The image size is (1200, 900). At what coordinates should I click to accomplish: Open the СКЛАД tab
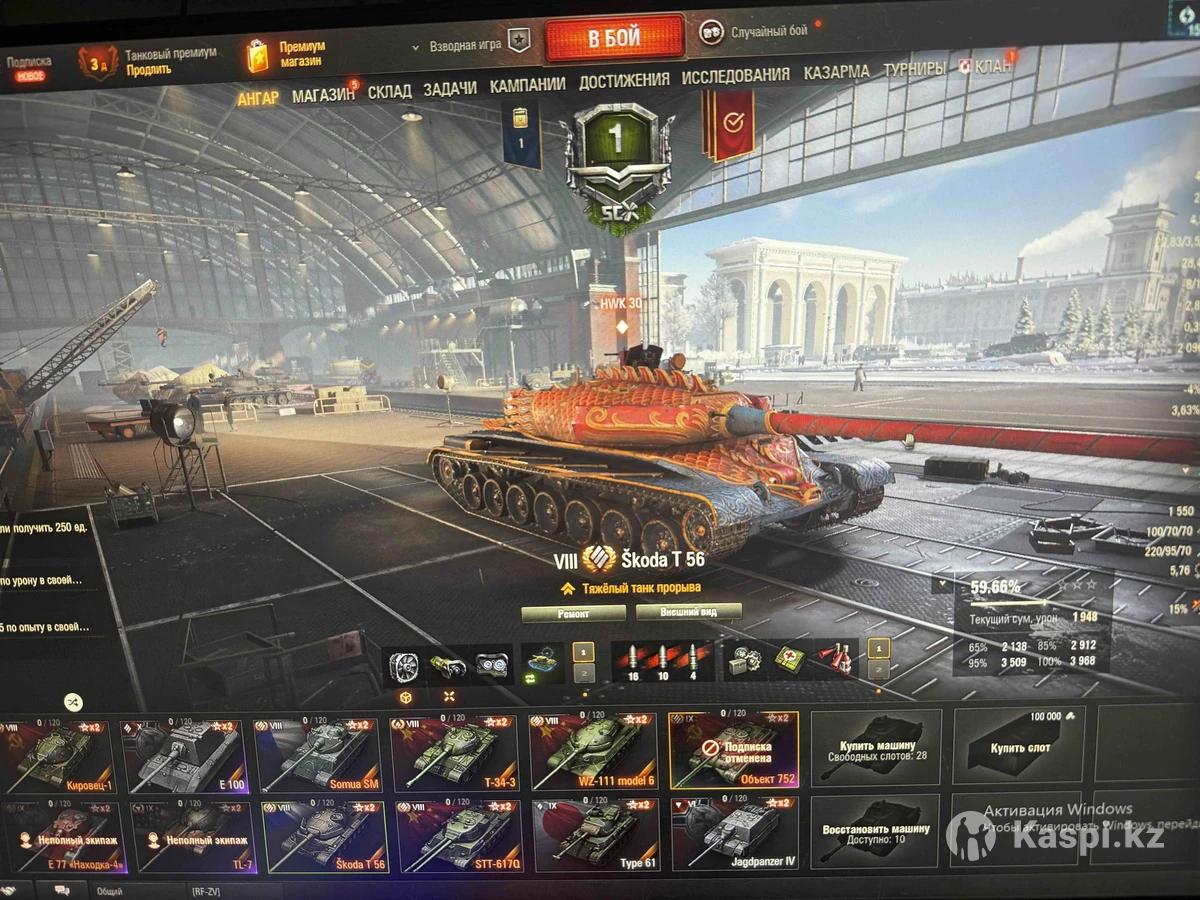389,91
